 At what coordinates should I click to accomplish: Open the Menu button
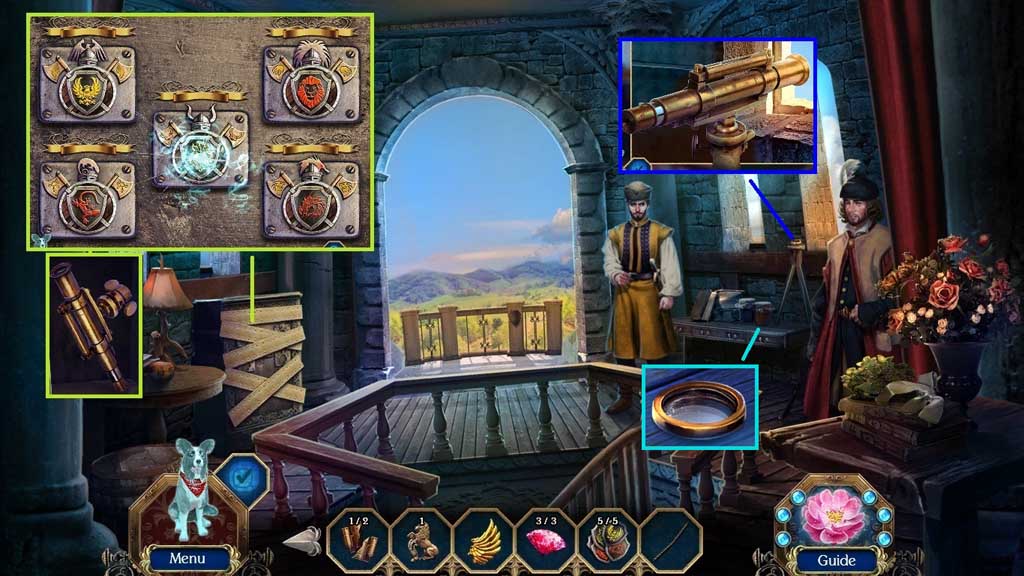(x=187, y=558)
